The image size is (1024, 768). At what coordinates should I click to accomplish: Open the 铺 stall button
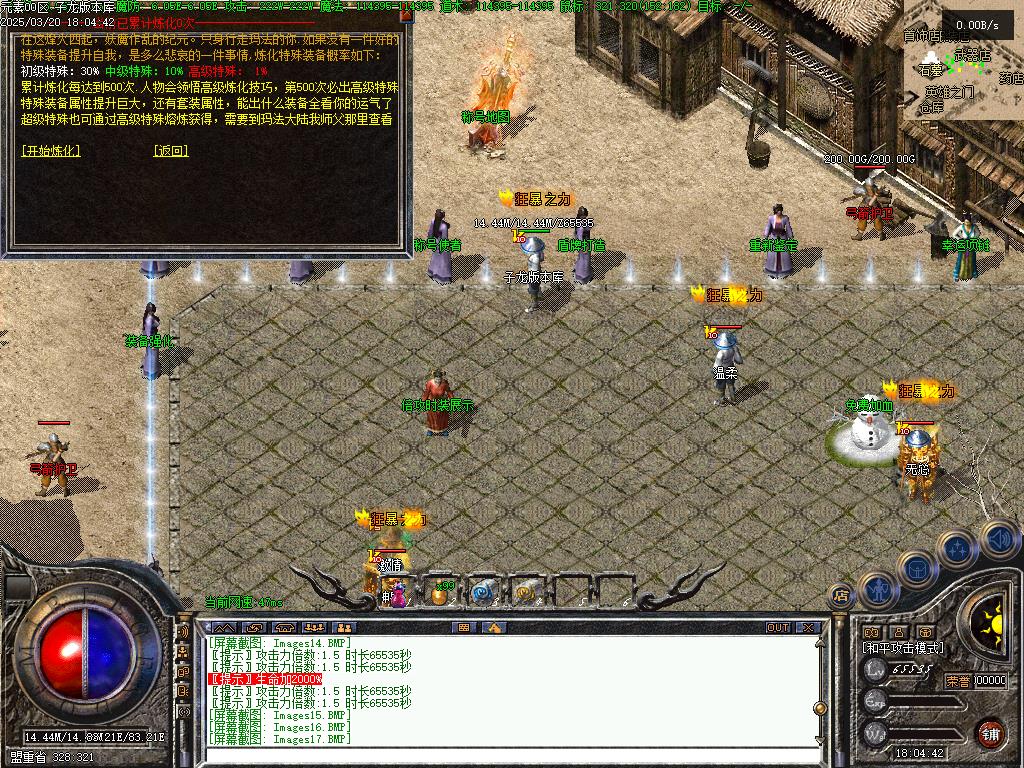tap(989, 732)
